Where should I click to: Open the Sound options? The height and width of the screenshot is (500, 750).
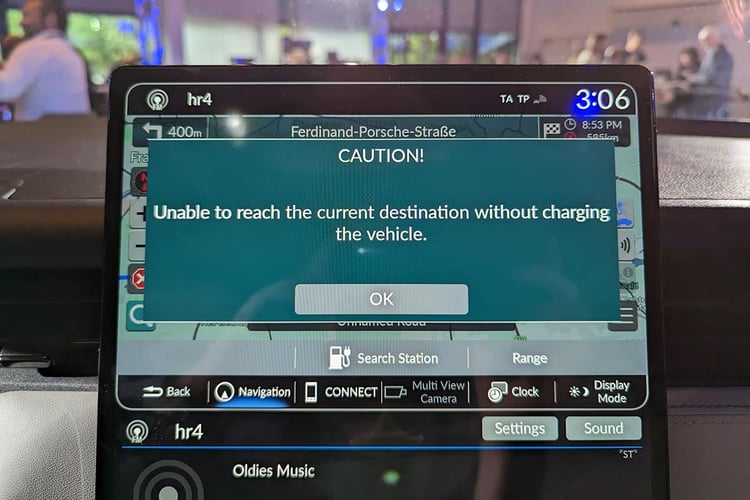[x=603, y=429]
